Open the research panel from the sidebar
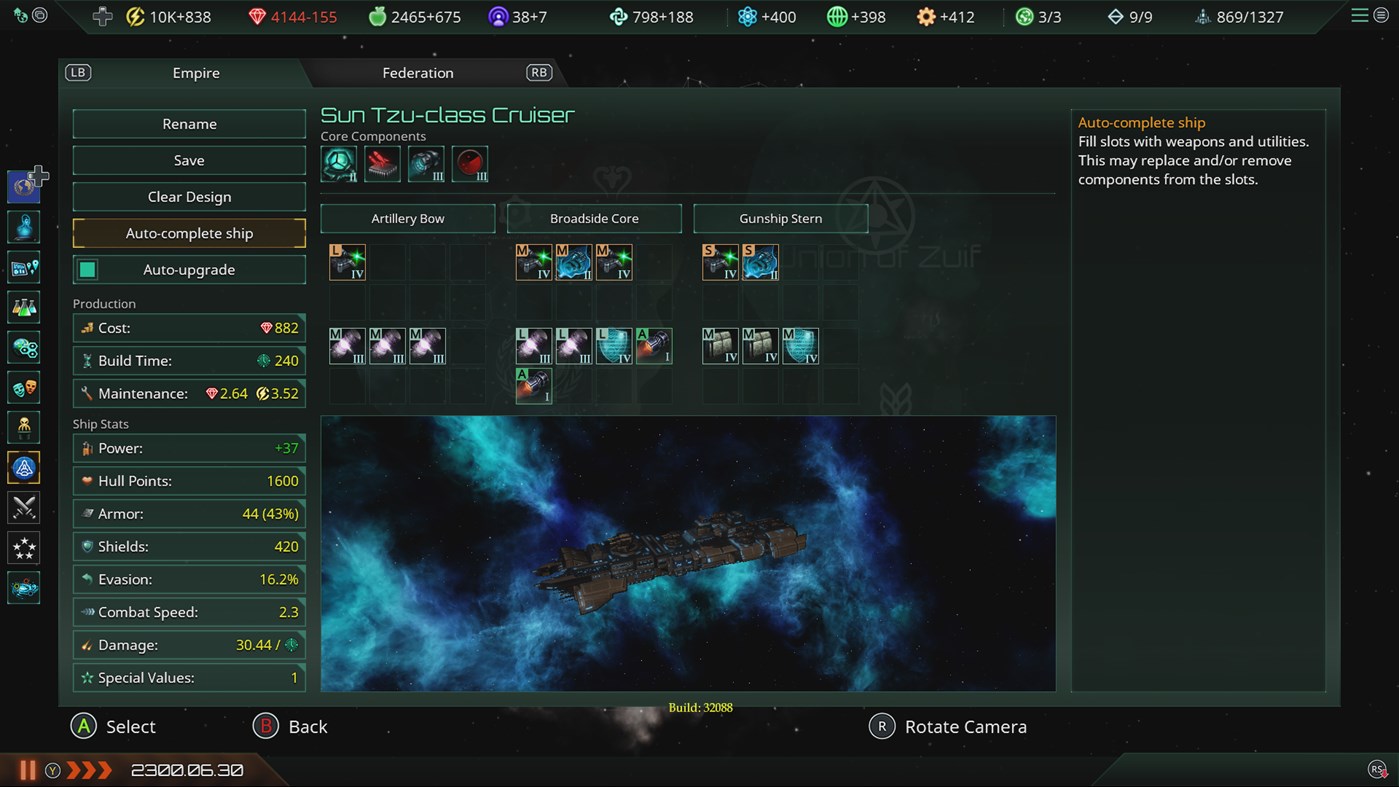 (23, 307)
